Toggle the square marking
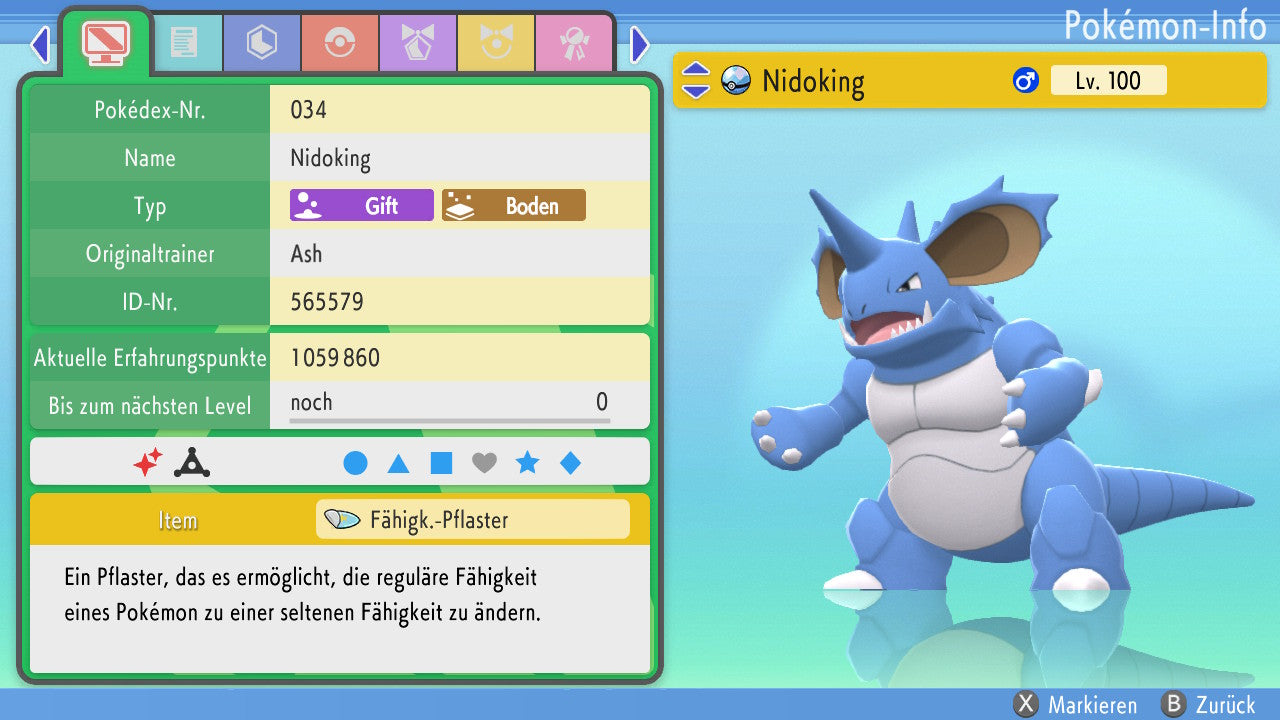 click(x=441, y=463)
